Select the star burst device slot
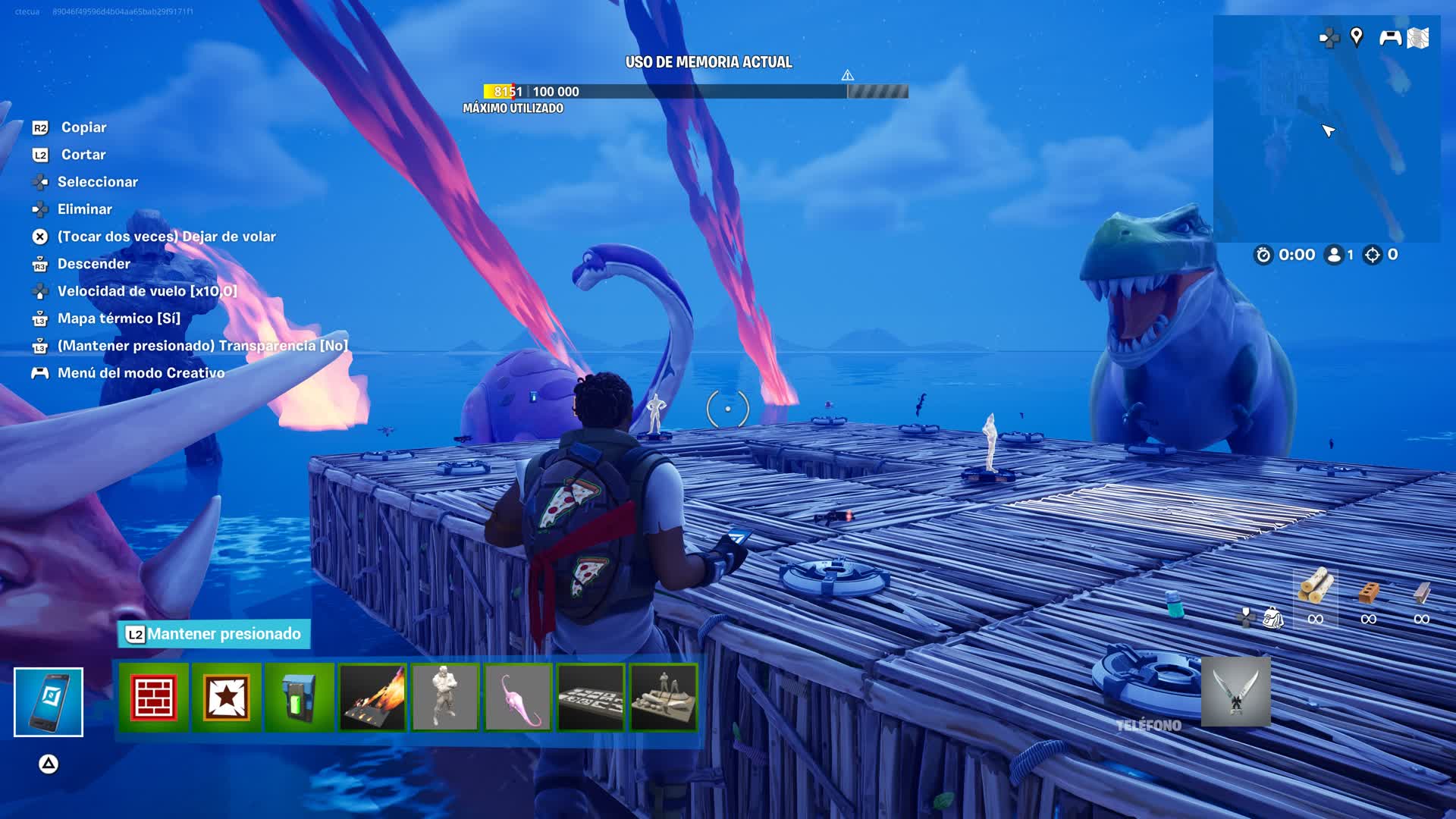This screenshot has width=1456, height=819. (227, 698)
